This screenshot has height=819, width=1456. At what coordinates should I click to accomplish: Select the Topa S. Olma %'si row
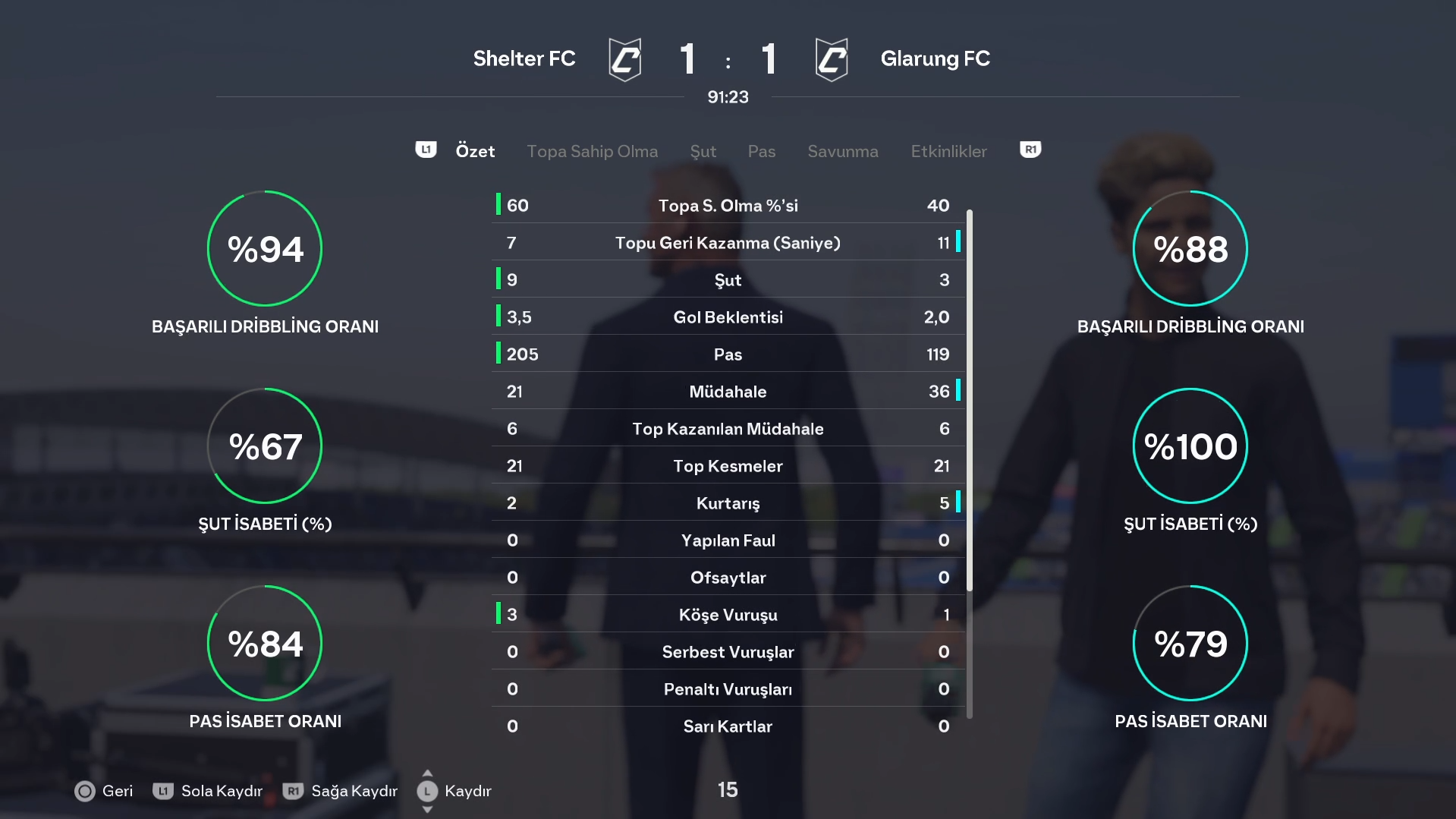tap(728, 206)
